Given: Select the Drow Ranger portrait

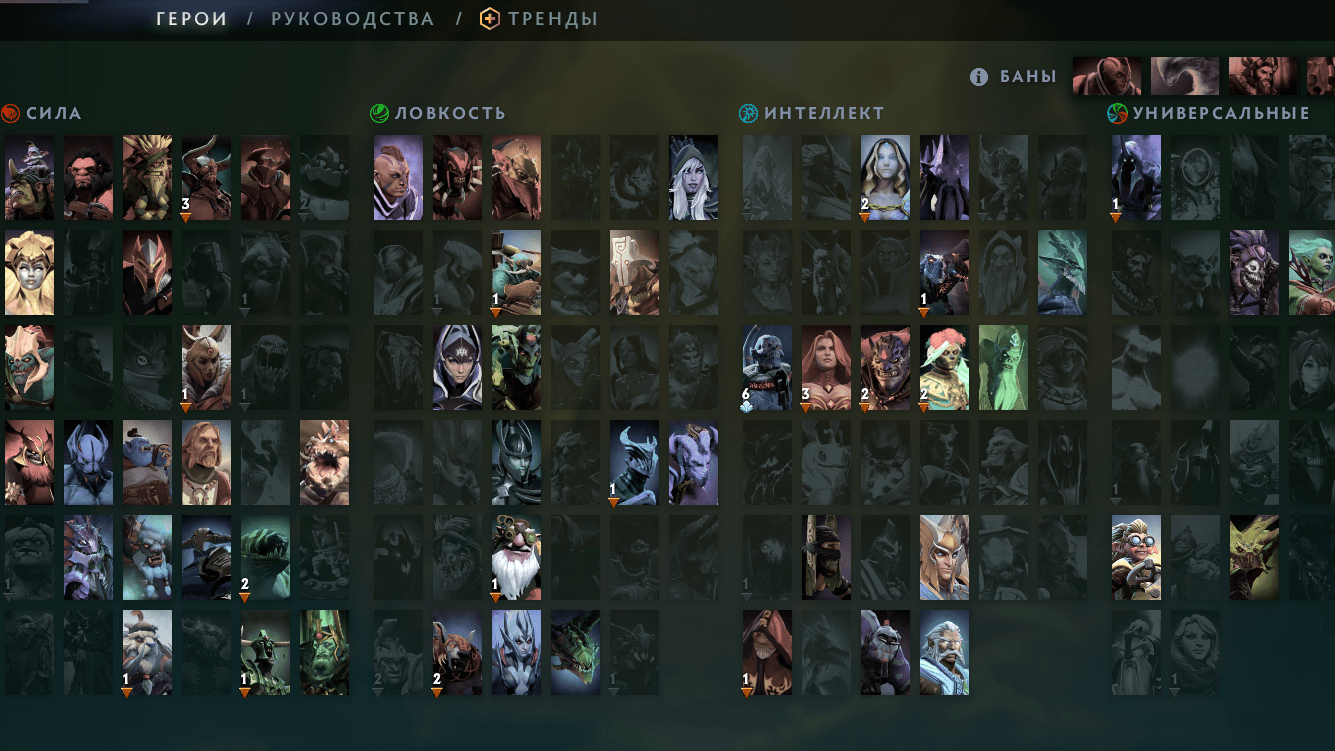Looking at the screenshot, I should click(694, 178).
